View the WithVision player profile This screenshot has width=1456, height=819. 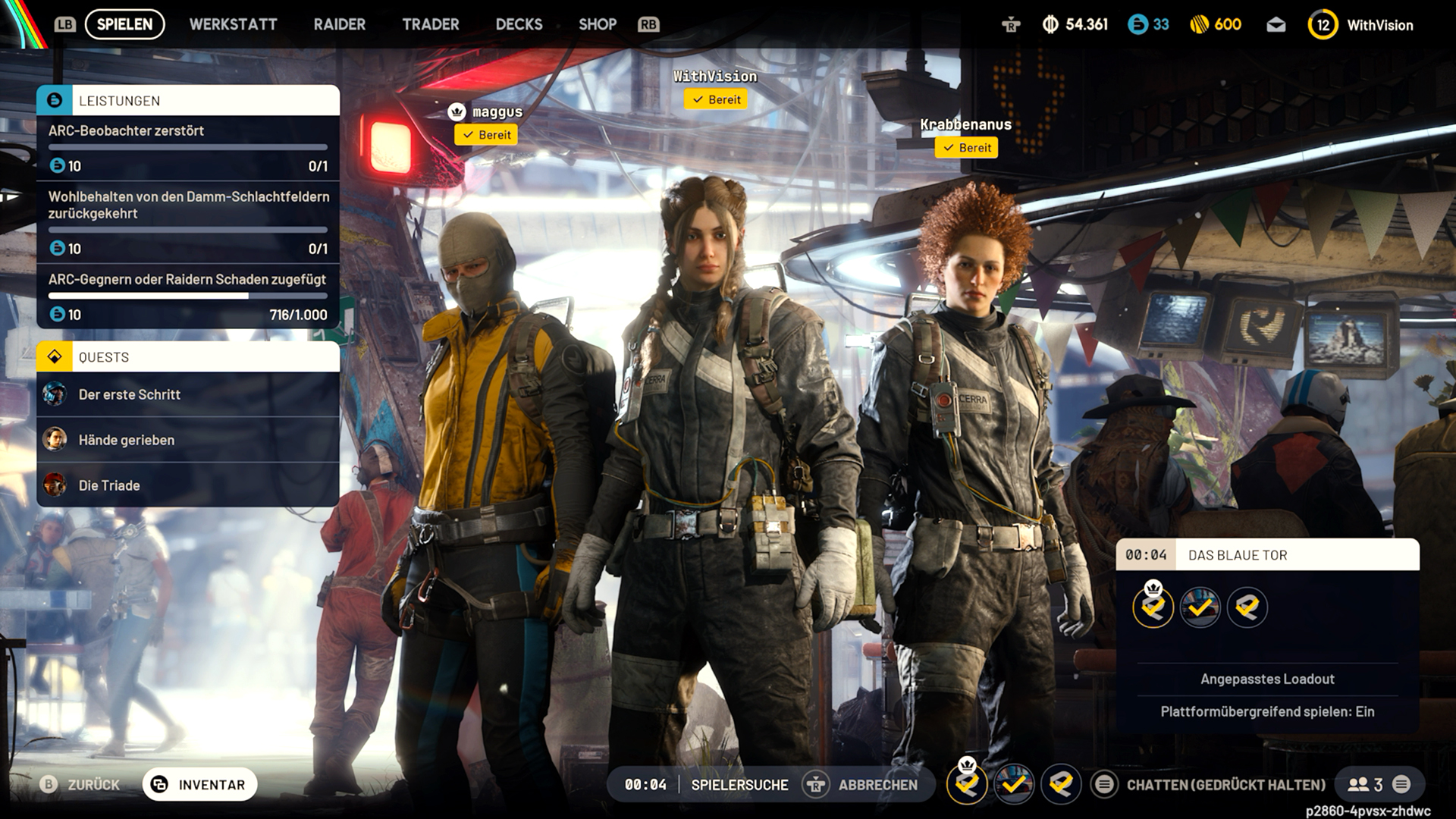(x=1361, y=25)
